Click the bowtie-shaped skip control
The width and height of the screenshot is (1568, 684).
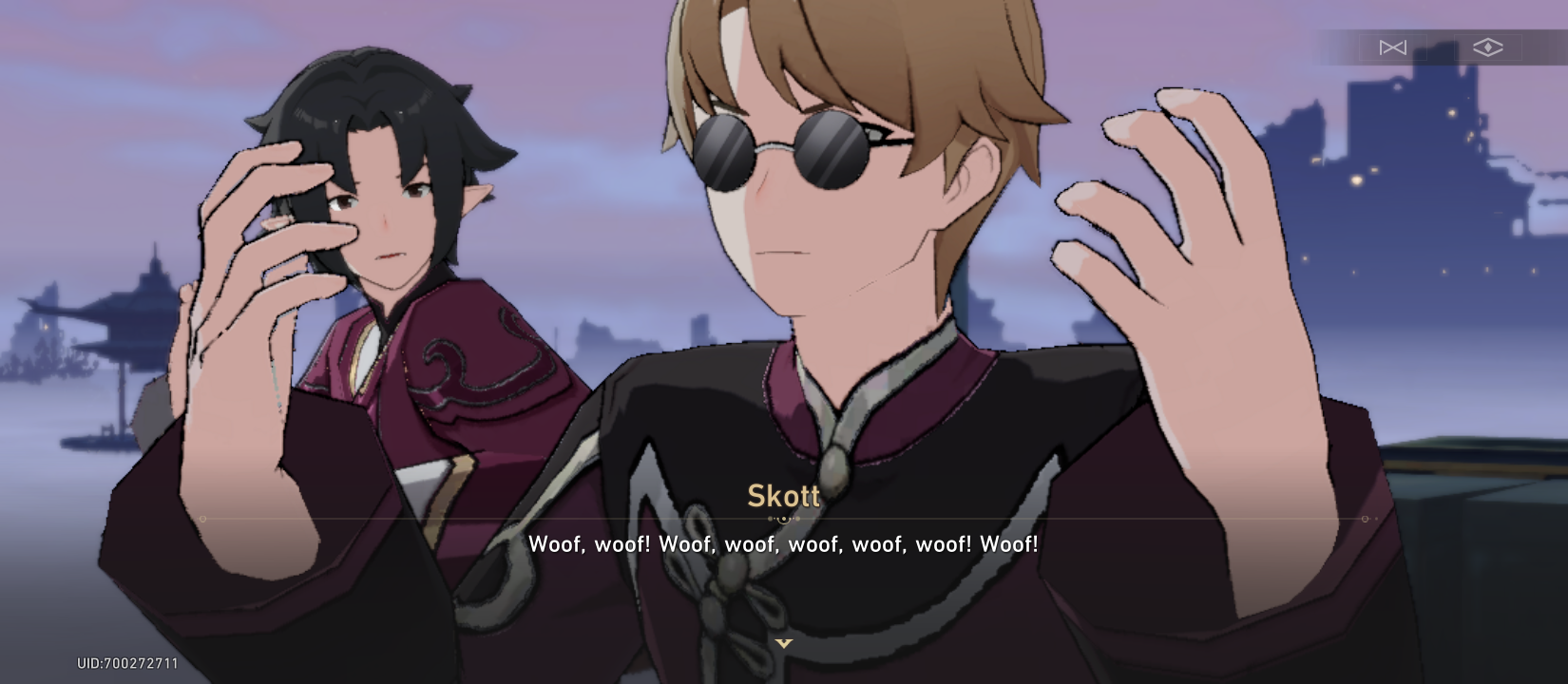tap(1392, 47)
